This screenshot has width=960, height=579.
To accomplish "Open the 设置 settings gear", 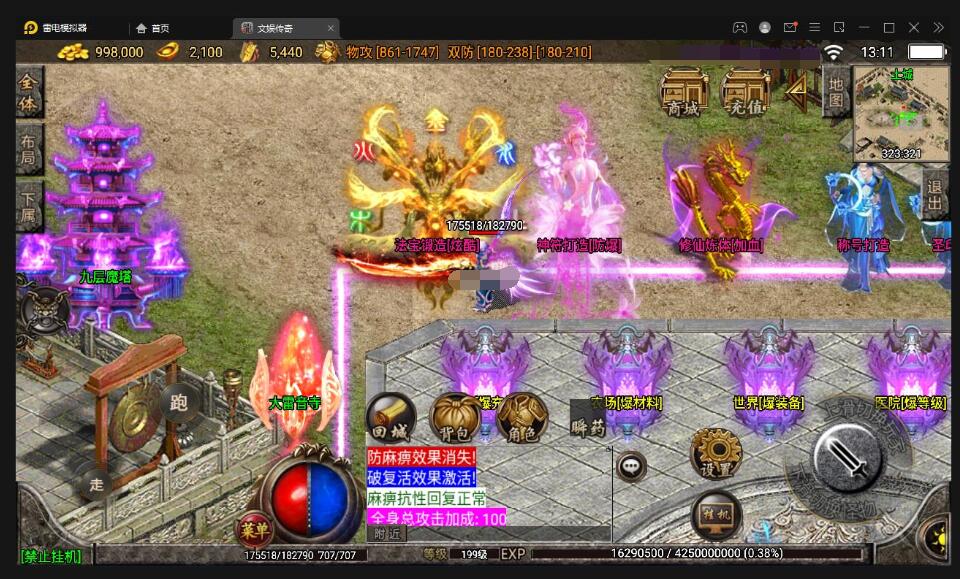I will pos(716,453).
